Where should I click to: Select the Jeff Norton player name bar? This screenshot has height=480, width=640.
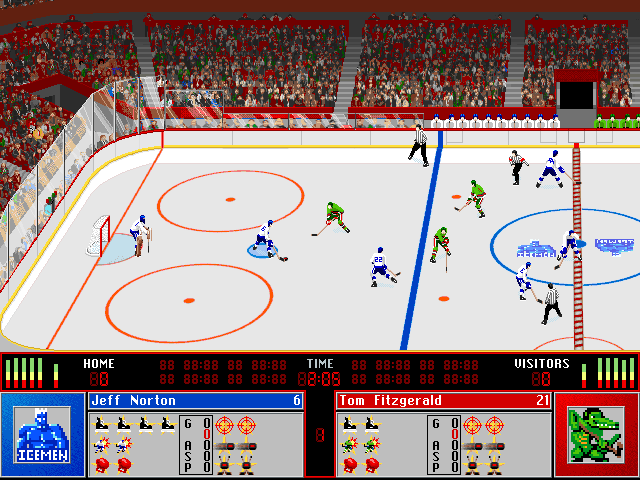pyautogui.click(x=196, y=401)
